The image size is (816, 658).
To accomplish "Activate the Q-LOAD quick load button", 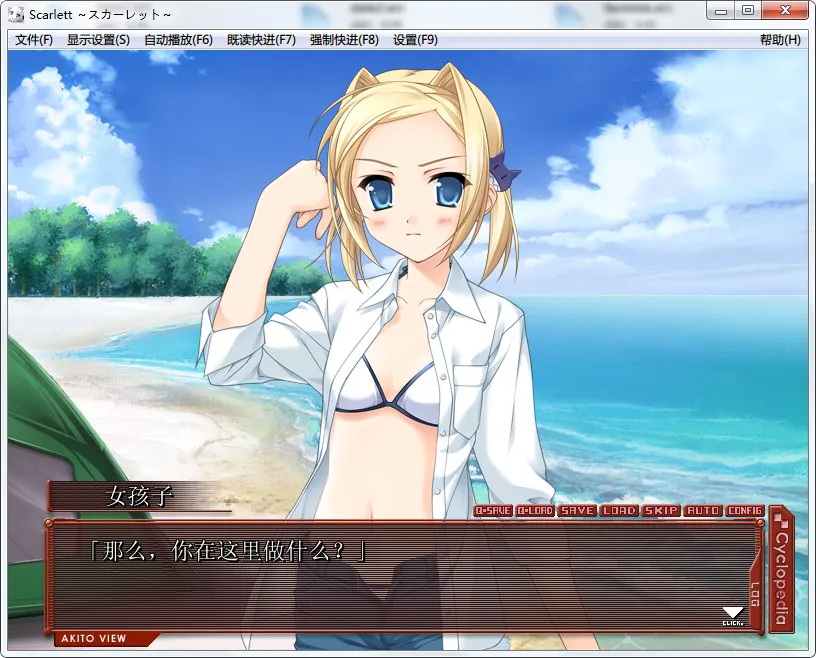I will [535, 511].
